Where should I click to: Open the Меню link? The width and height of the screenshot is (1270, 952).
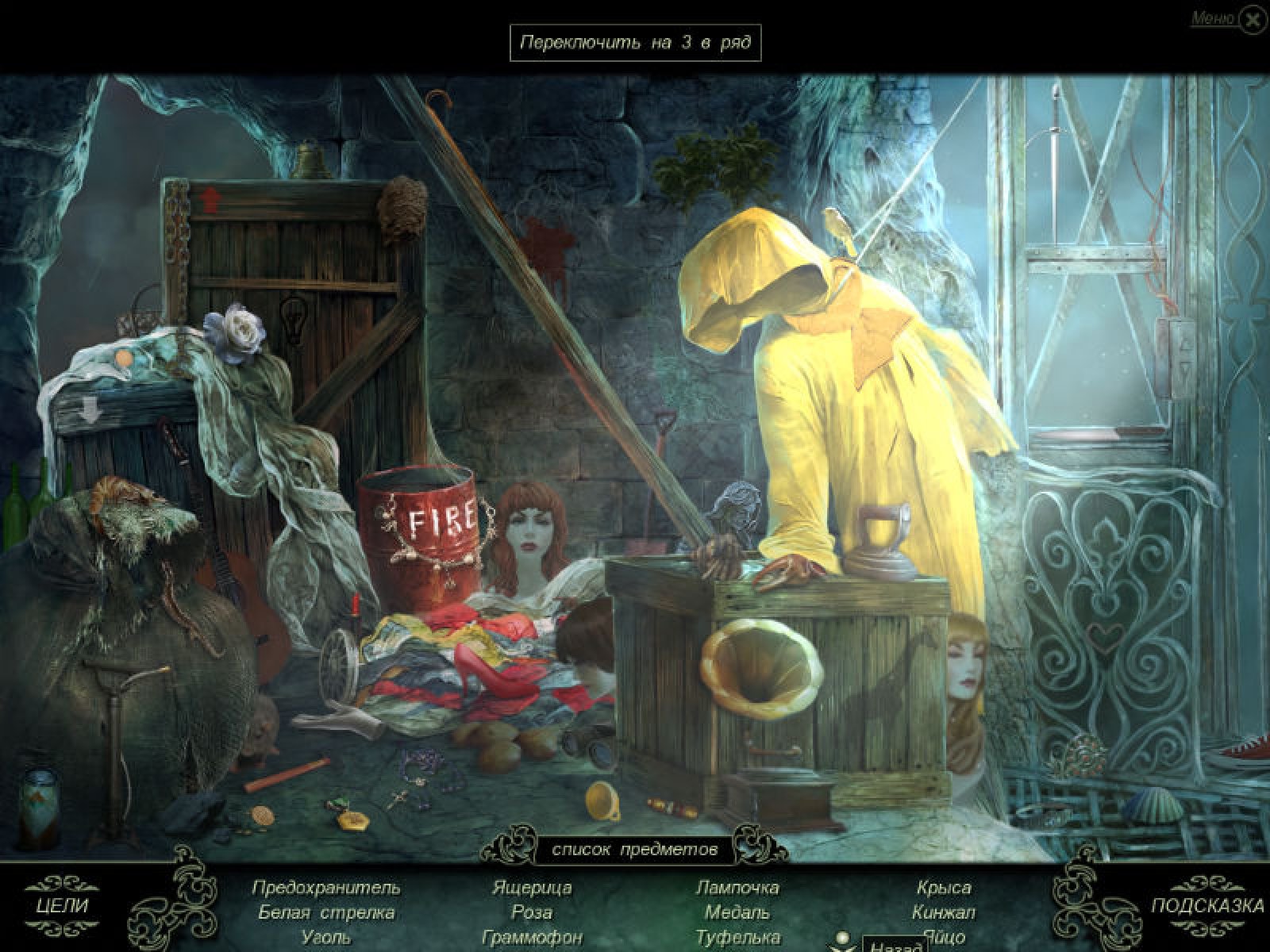point(1212,19)
